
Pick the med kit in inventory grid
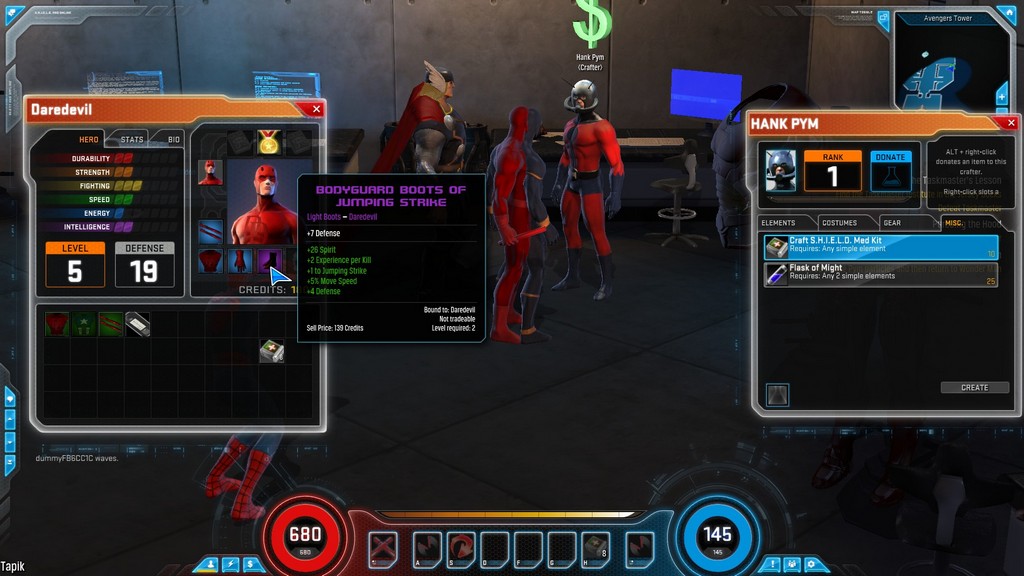point(270,350)
